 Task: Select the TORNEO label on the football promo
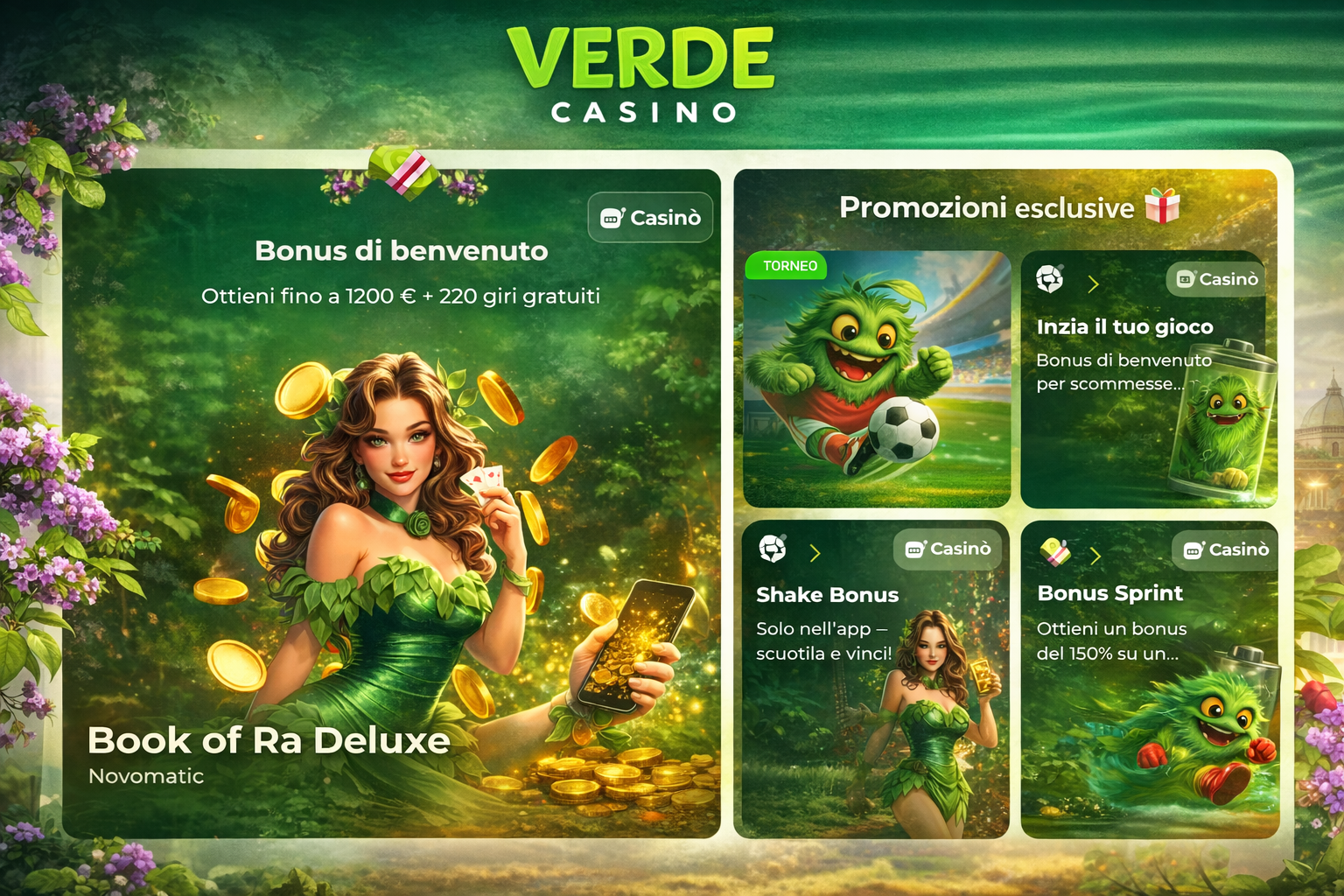(786, 266)
